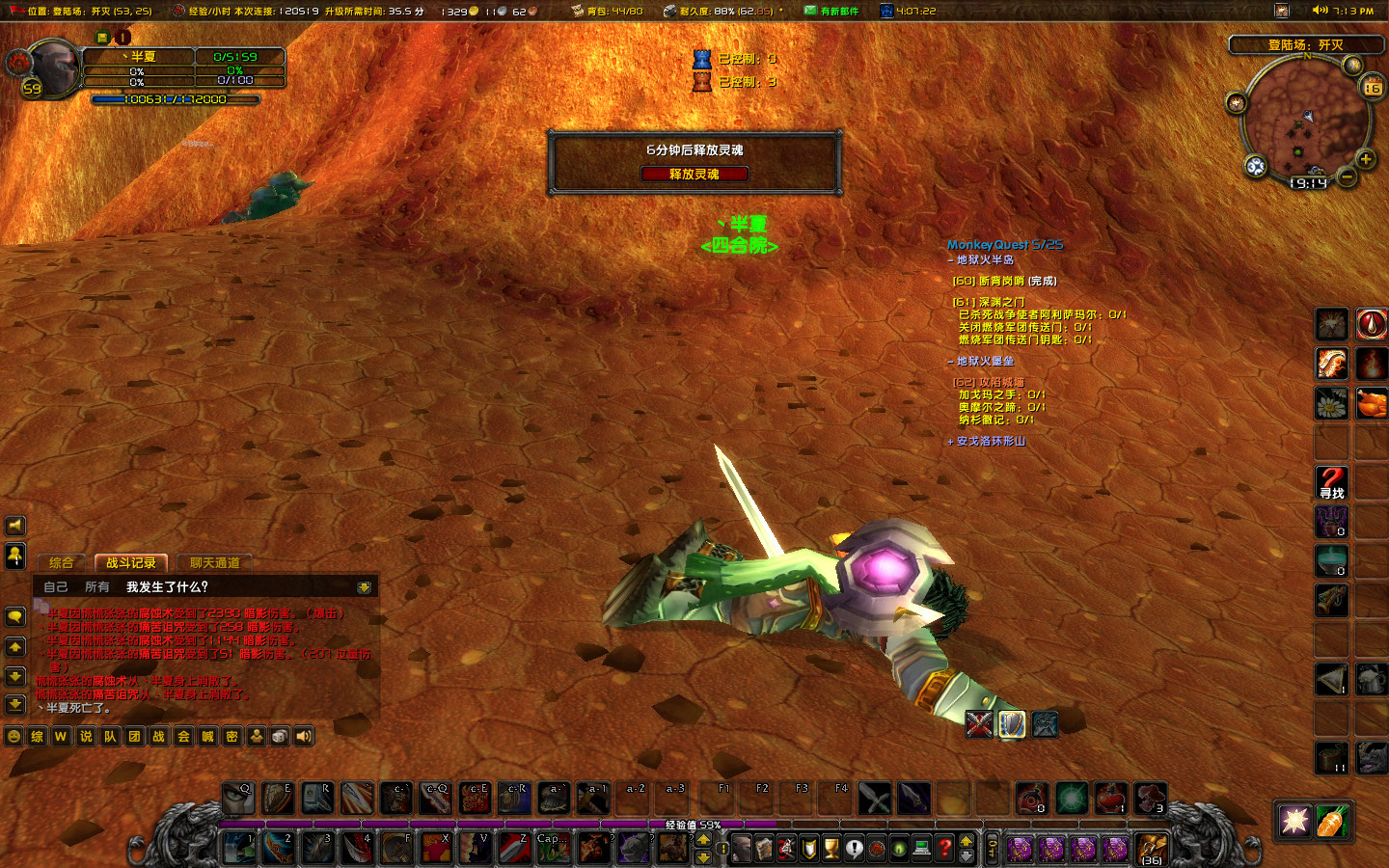Open the red question mark help button
Viewport: 1389px width, 868px height.
944,848
